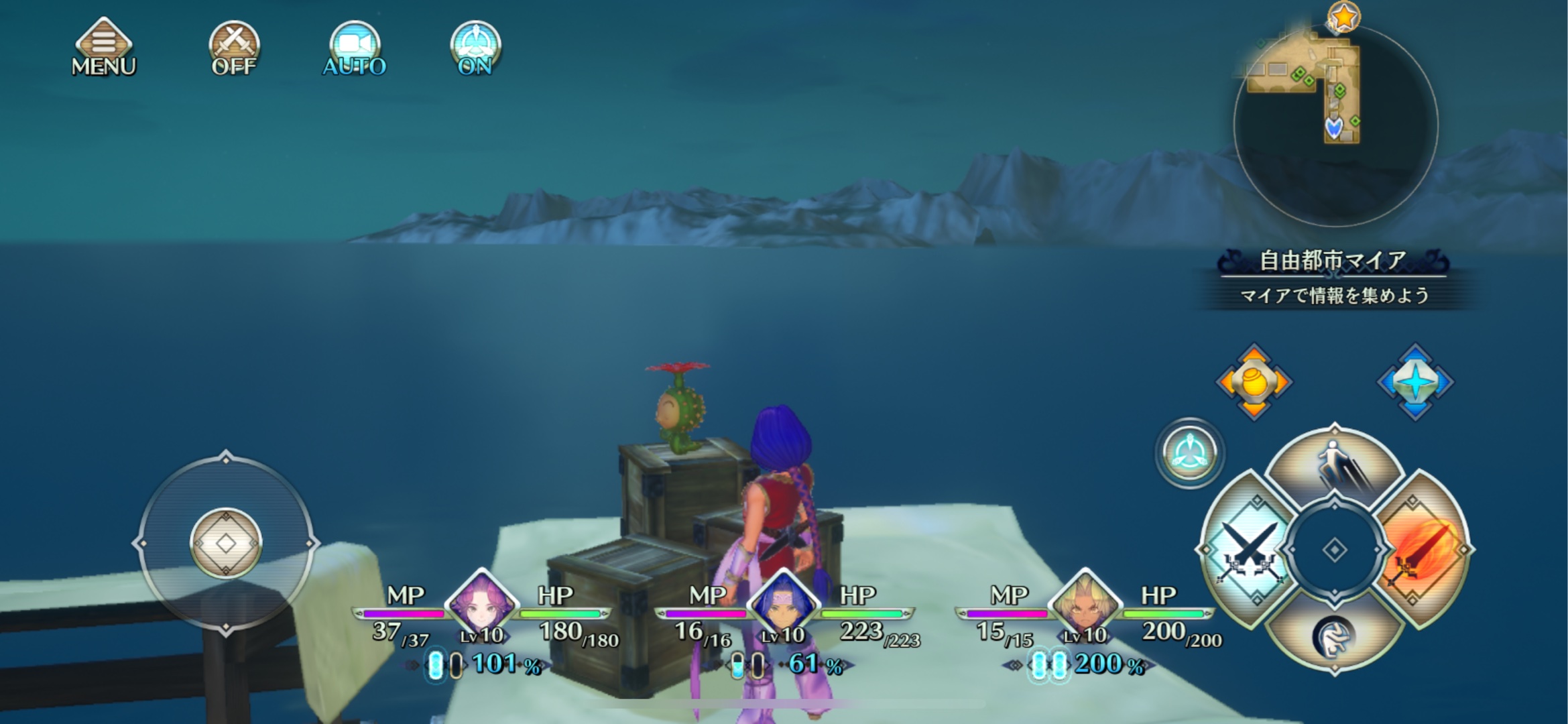Viewport: 1568px width, 724px height.
Task: Toggle the crossed swords OFF button
Action: click(234, 48)
